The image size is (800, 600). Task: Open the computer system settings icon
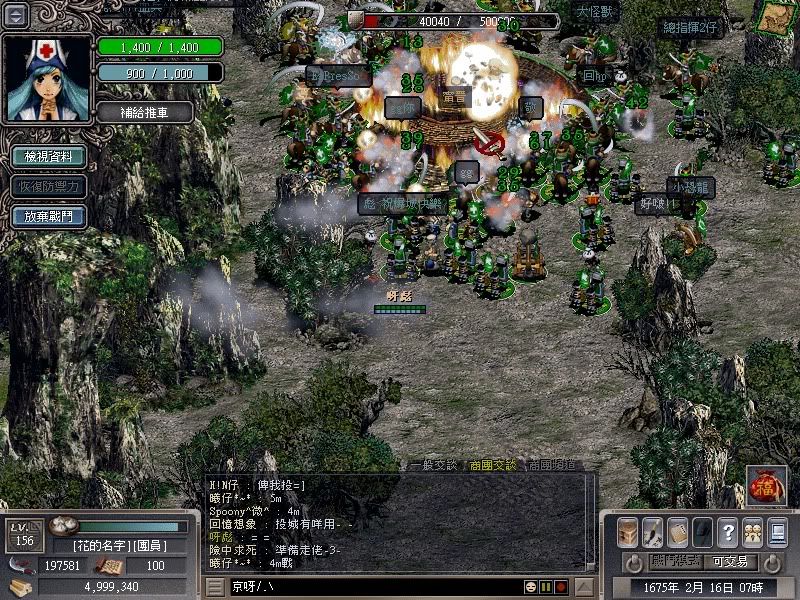(777, 531)
